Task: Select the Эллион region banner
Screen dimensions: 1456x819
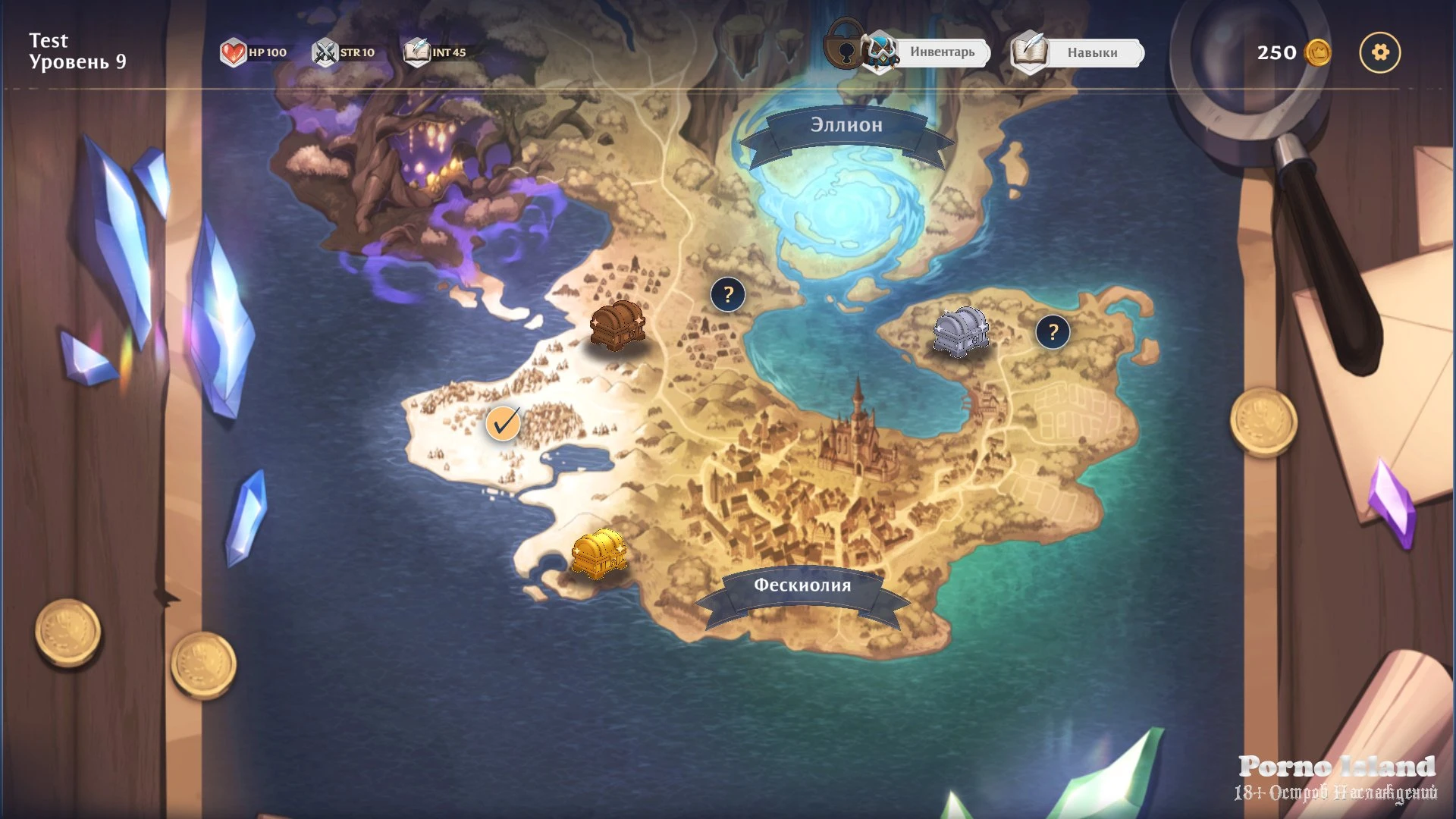Action: (846, 125)
